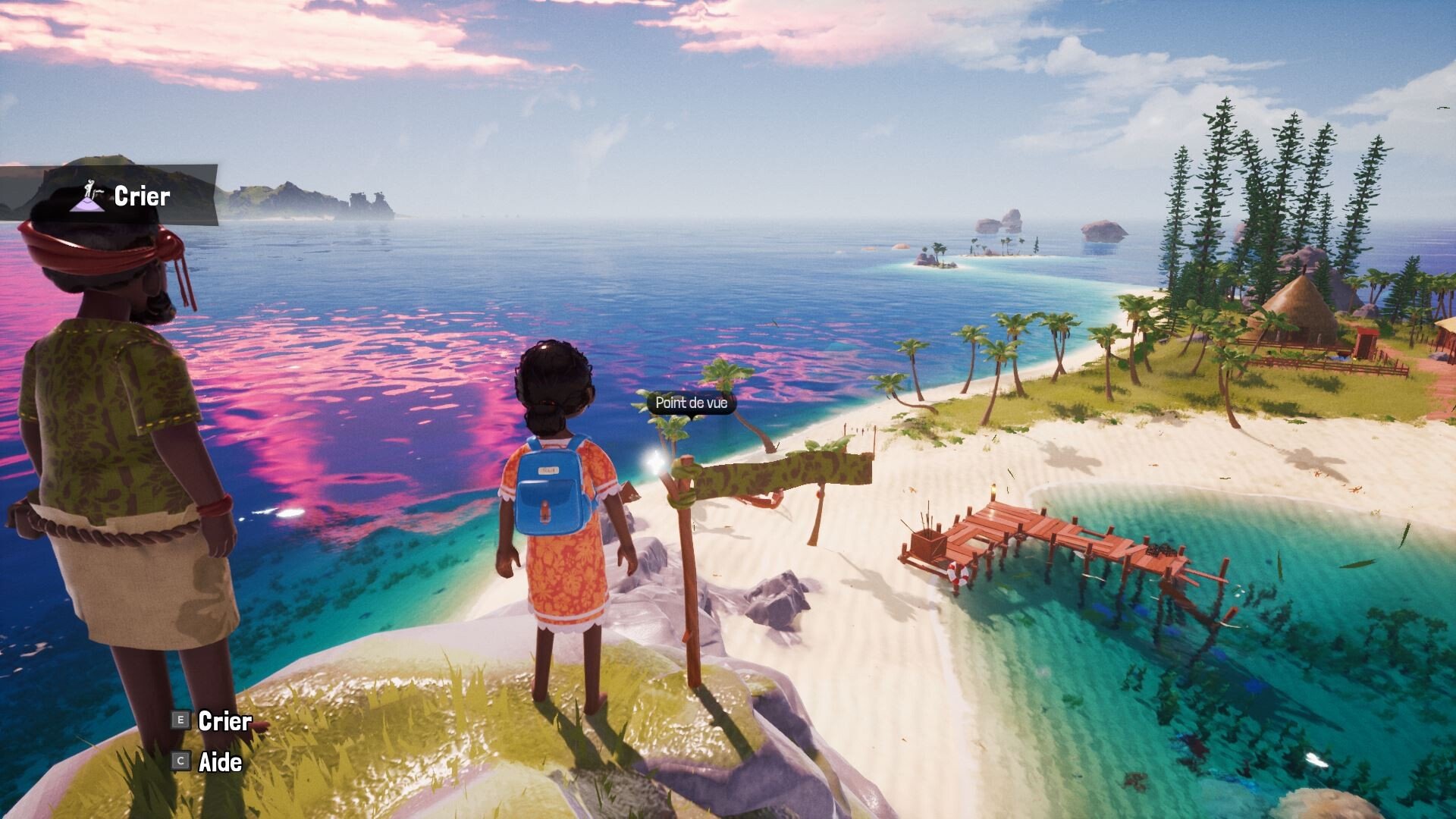Click the Point de vue tooltip pointer arrow
This screenshot has height=819, width=1456.
[x=692, y=418]
